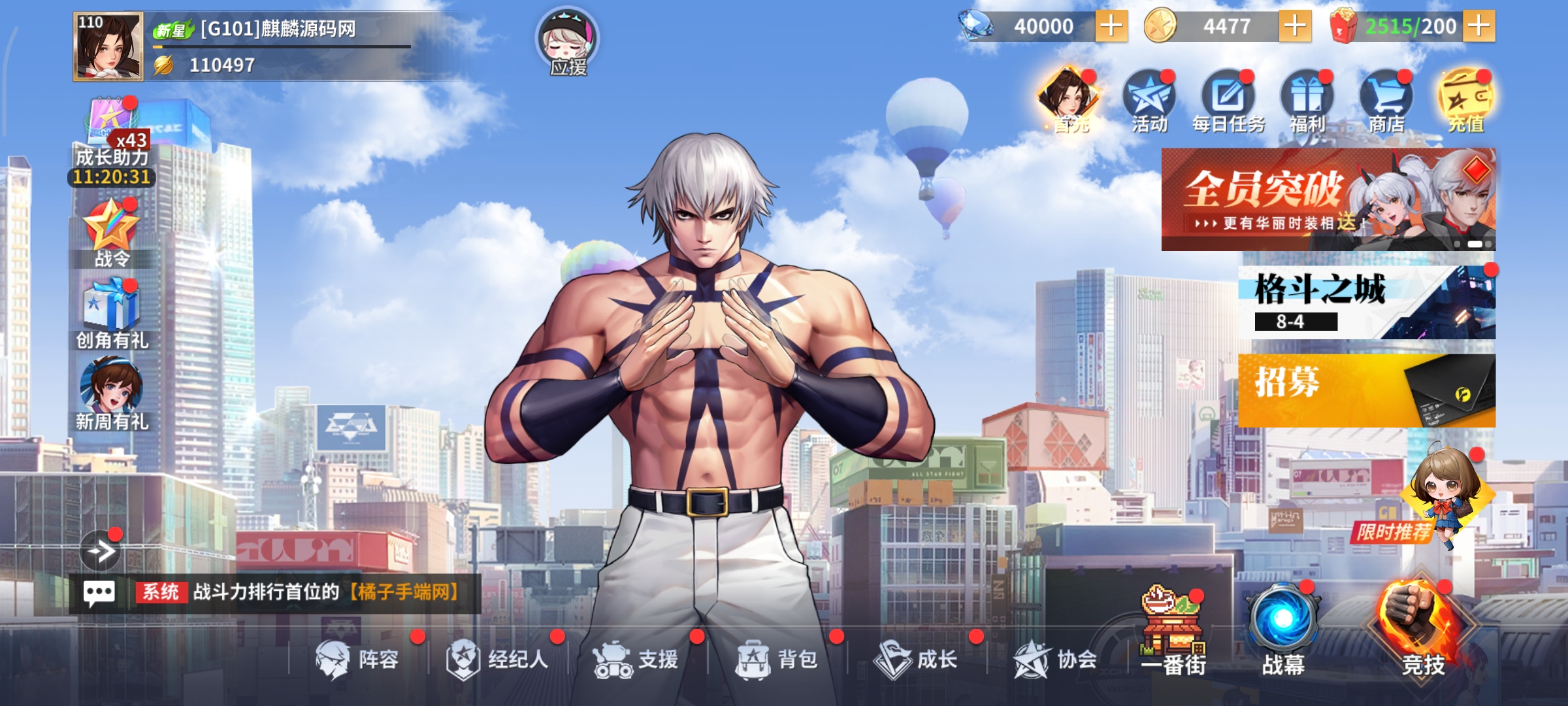Open the 阵容 lineup menu
Screen dimensions: 1568x706
358,659
